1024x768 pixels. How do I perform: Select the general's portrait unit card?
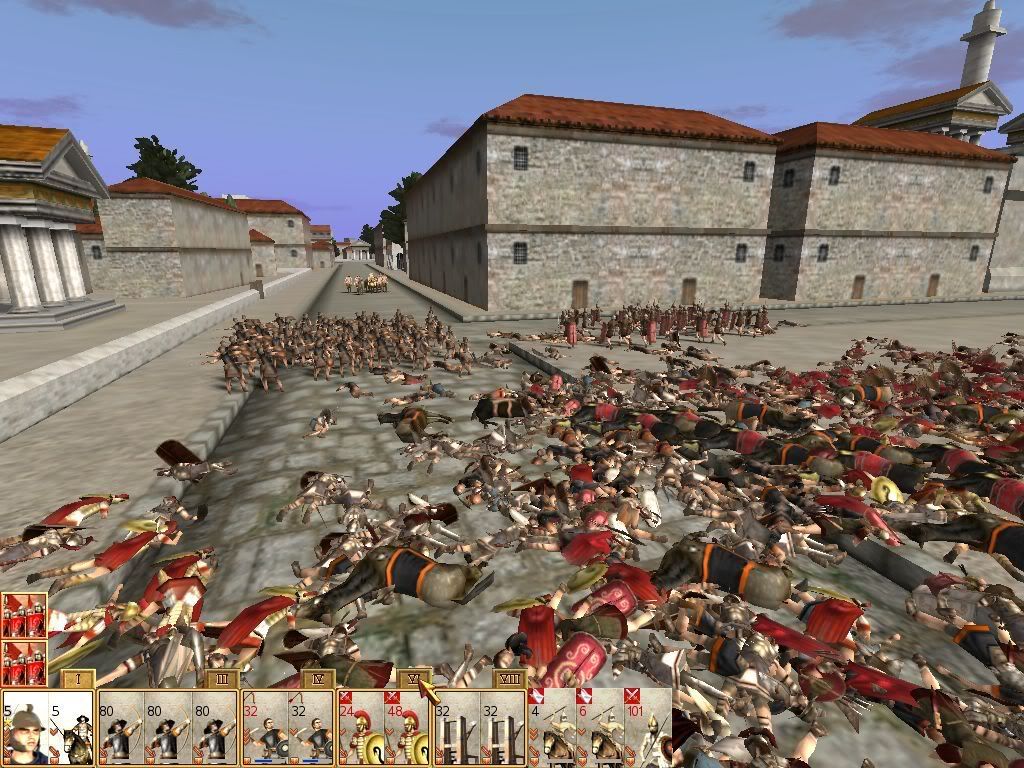tap(24, 730)
